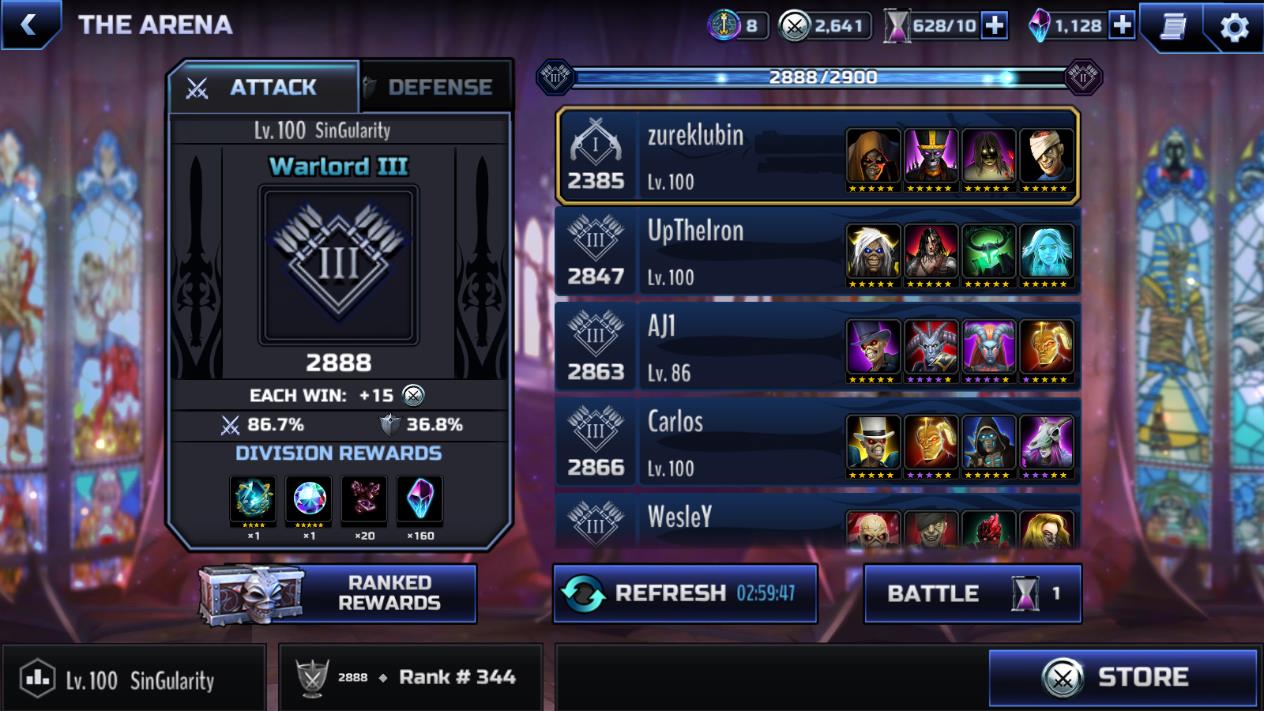Open the arena Store
This screenshot has height=711, width=1264.
click(1122, 678)
